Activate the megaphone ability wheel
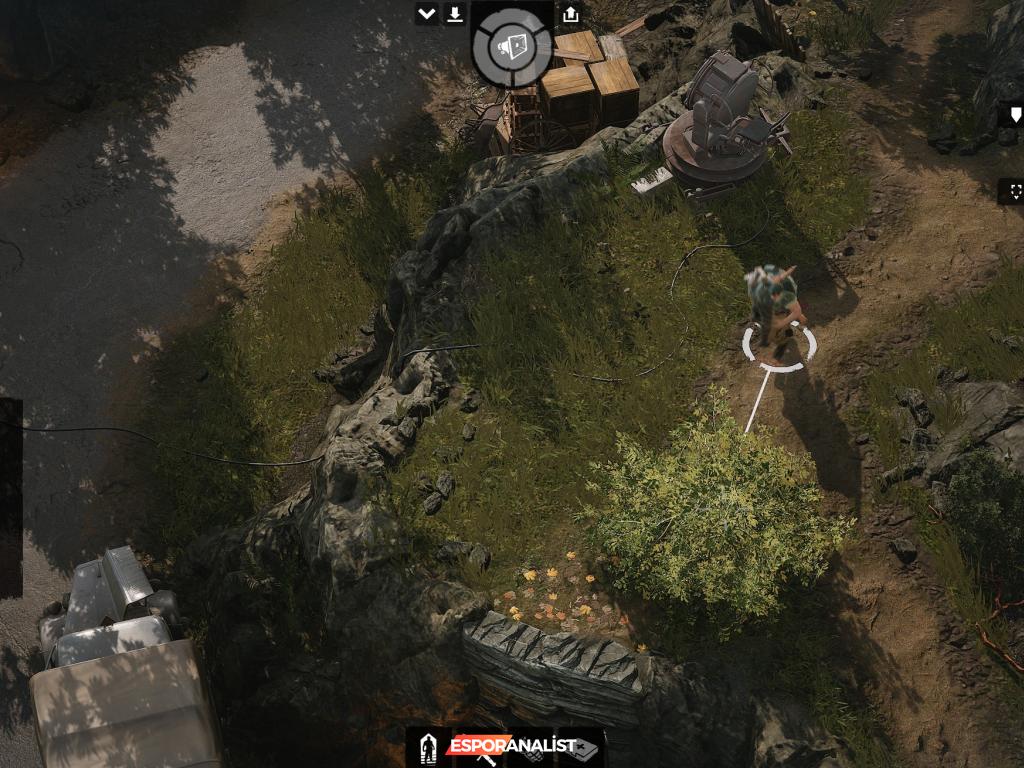1024x768 pixels. 512,47
